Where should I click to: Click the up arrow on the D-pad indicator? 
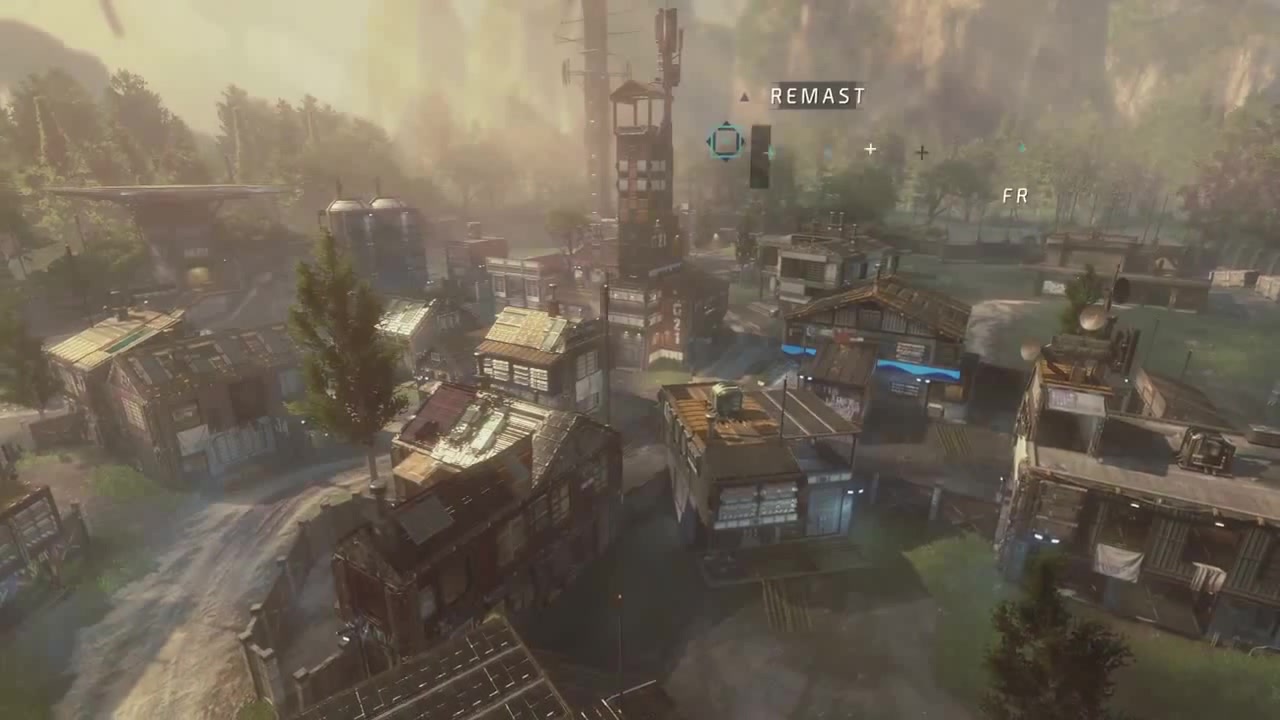coord(724,124)
